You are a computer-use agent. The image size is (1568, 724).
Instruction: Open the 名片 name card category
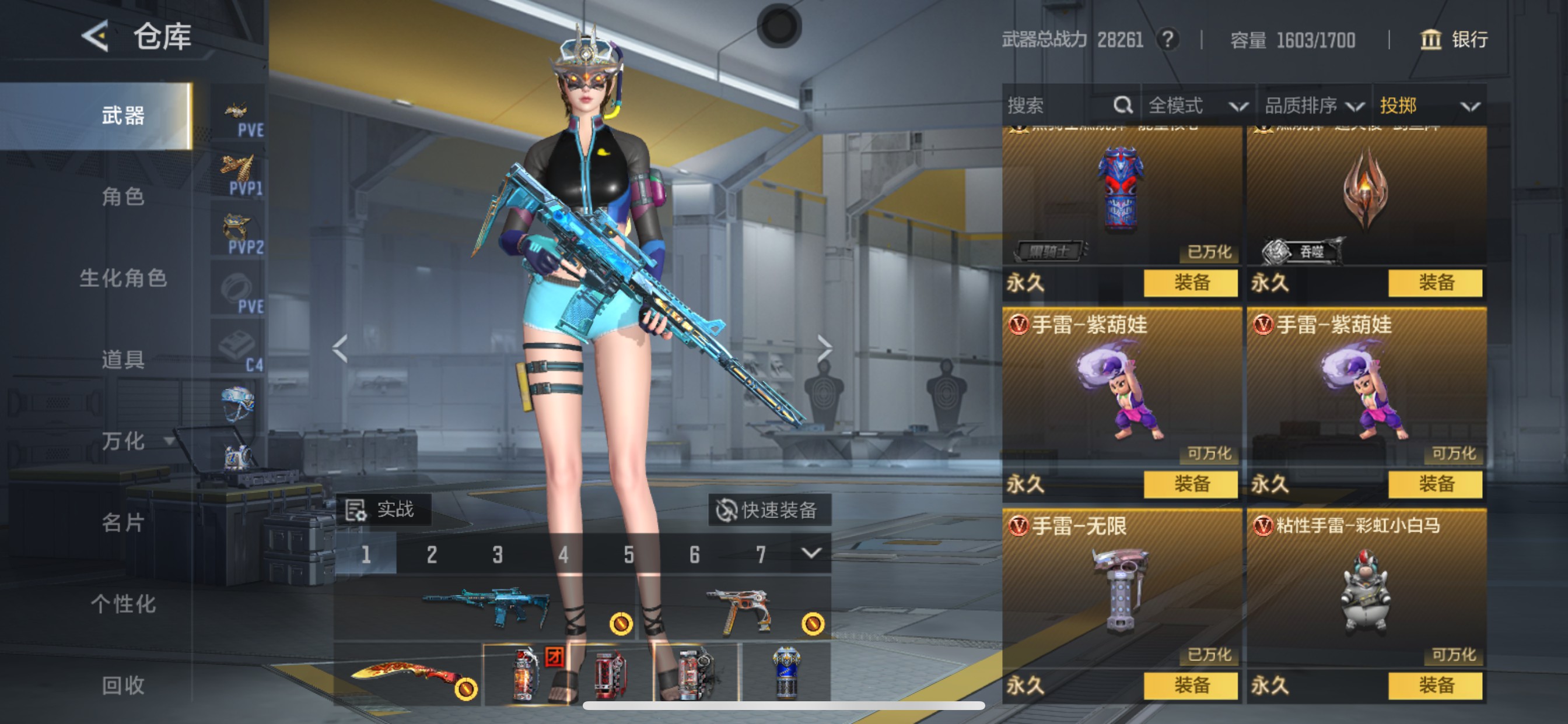pos(123,523)
